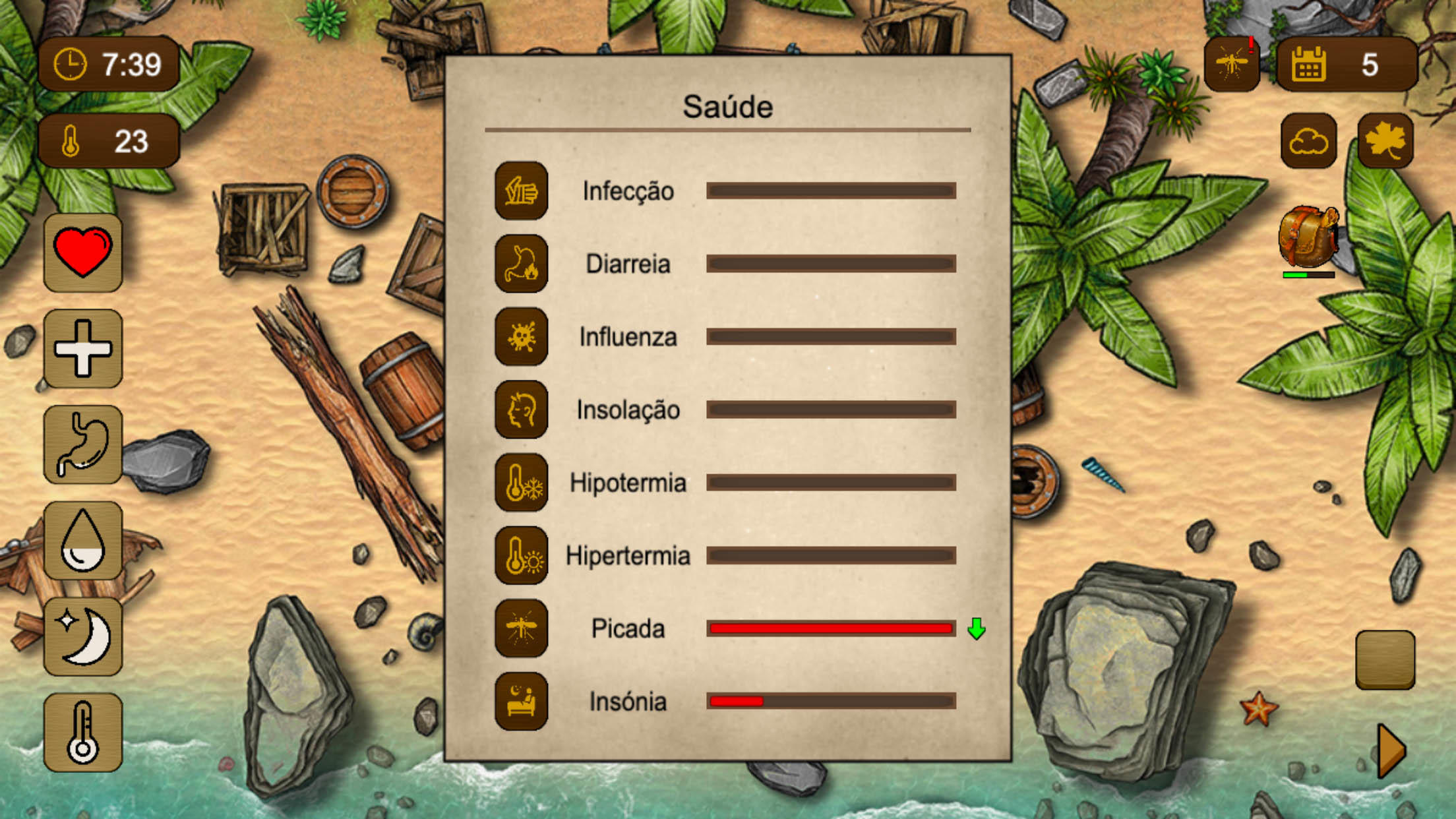This screenshot has width=1456, height=819.
Task: Click the Picada red progress bar
Action: point(830,628)
